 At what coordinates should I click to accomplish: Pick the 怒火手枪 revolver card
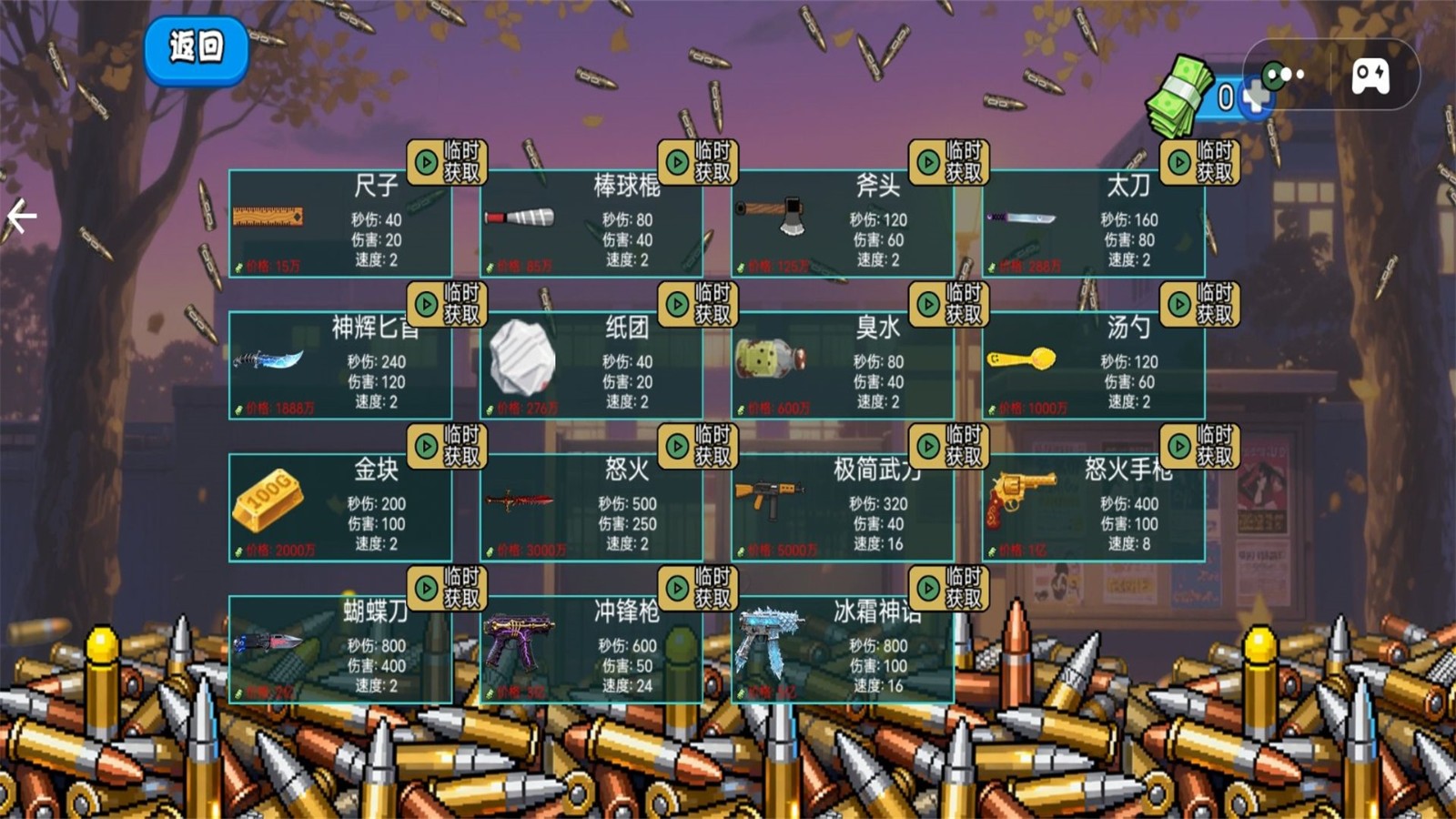(1093, 509)
